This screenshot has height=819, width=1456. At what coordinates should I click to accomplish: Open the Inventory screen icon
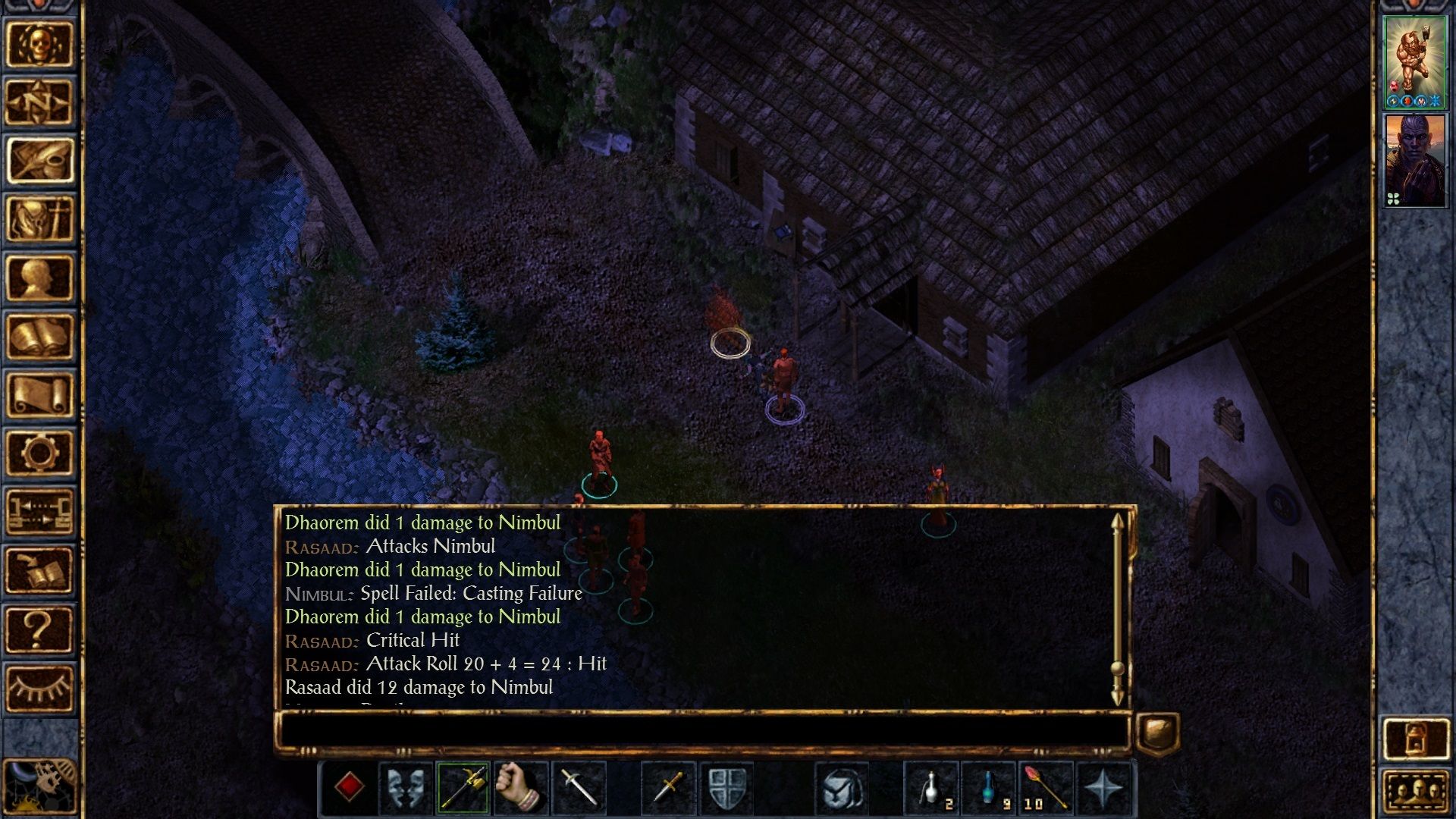42,212
